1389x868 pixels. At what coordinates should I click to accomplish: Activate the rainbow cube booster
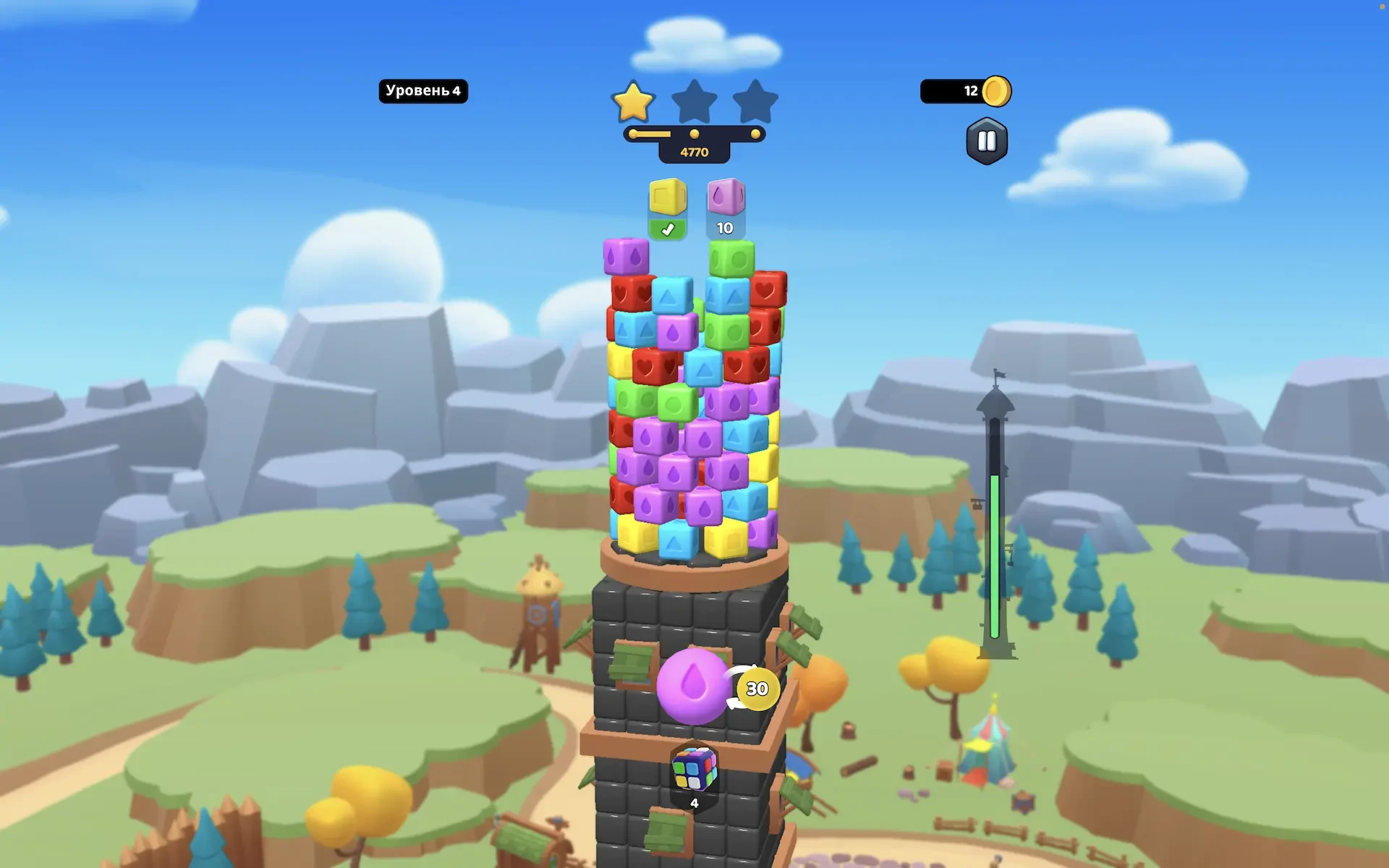tap(694, 769)
